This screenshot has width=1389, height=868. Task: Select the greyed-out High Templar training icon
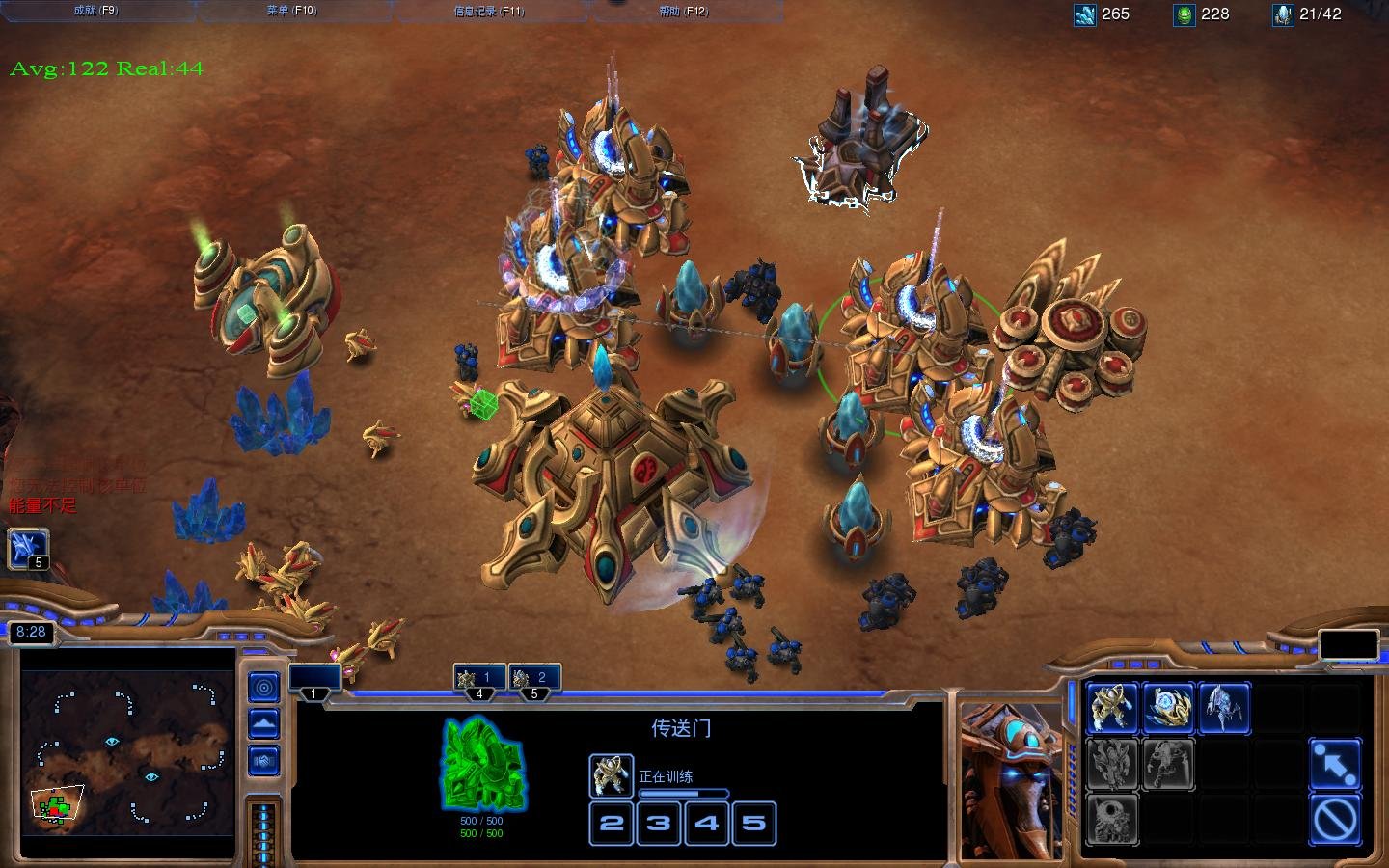click(x=1112, y=763)
